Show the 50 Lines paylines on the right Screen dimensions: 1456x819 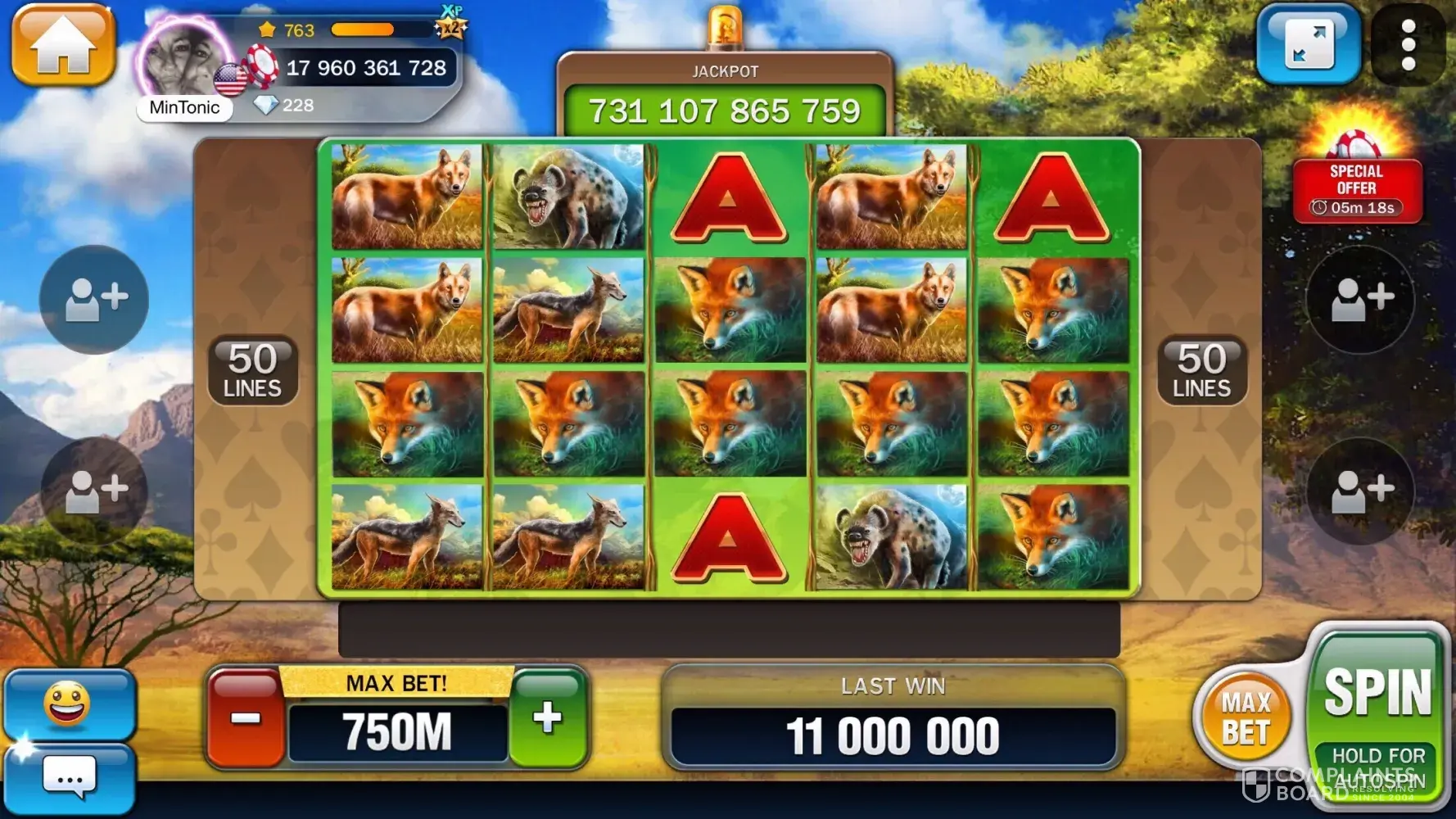pyautogui.click(x=1201, y=370)
